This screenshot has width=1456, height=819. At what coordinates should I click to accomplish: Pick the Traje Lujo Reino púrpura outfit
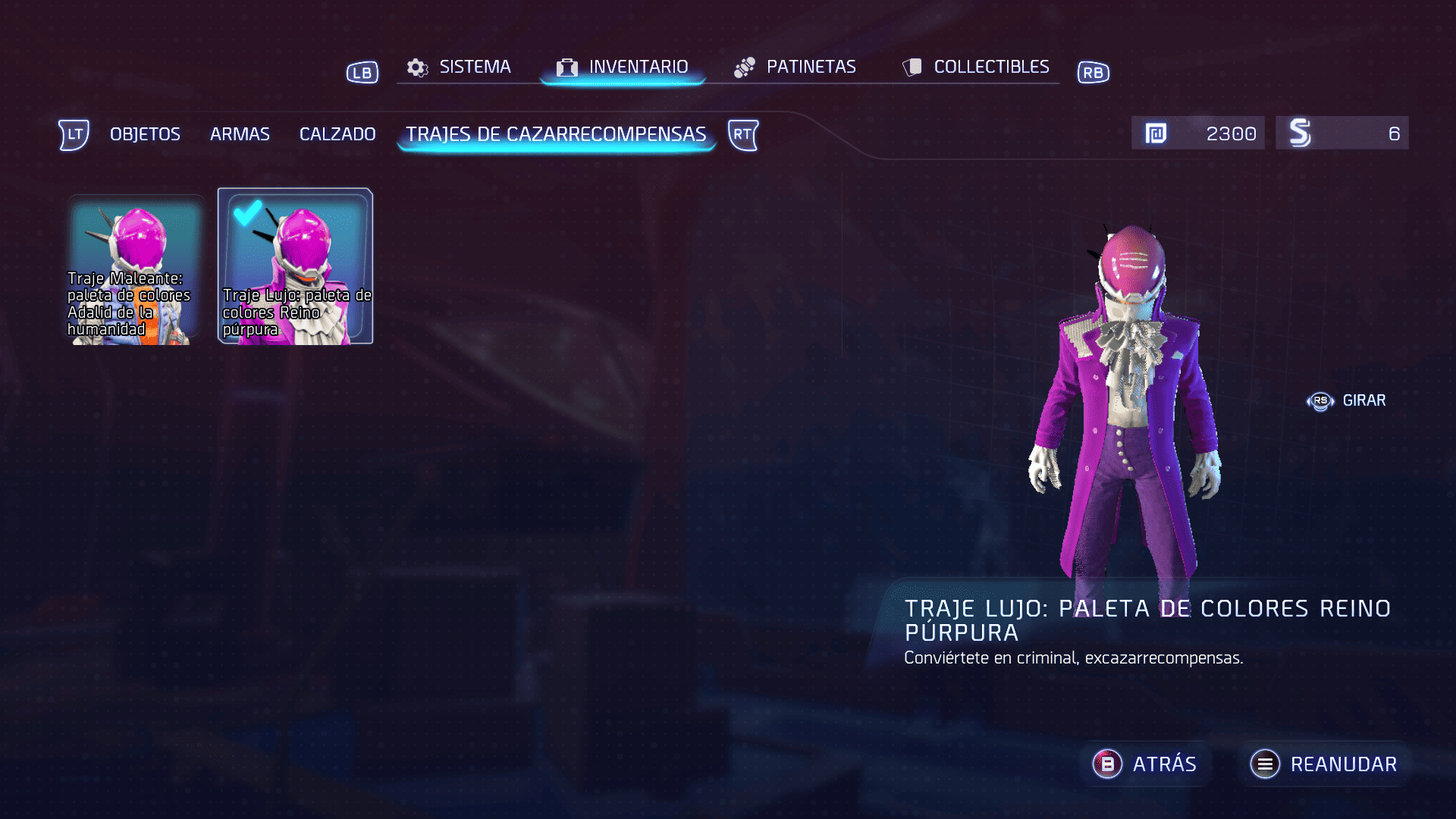(x=295, y=266)
